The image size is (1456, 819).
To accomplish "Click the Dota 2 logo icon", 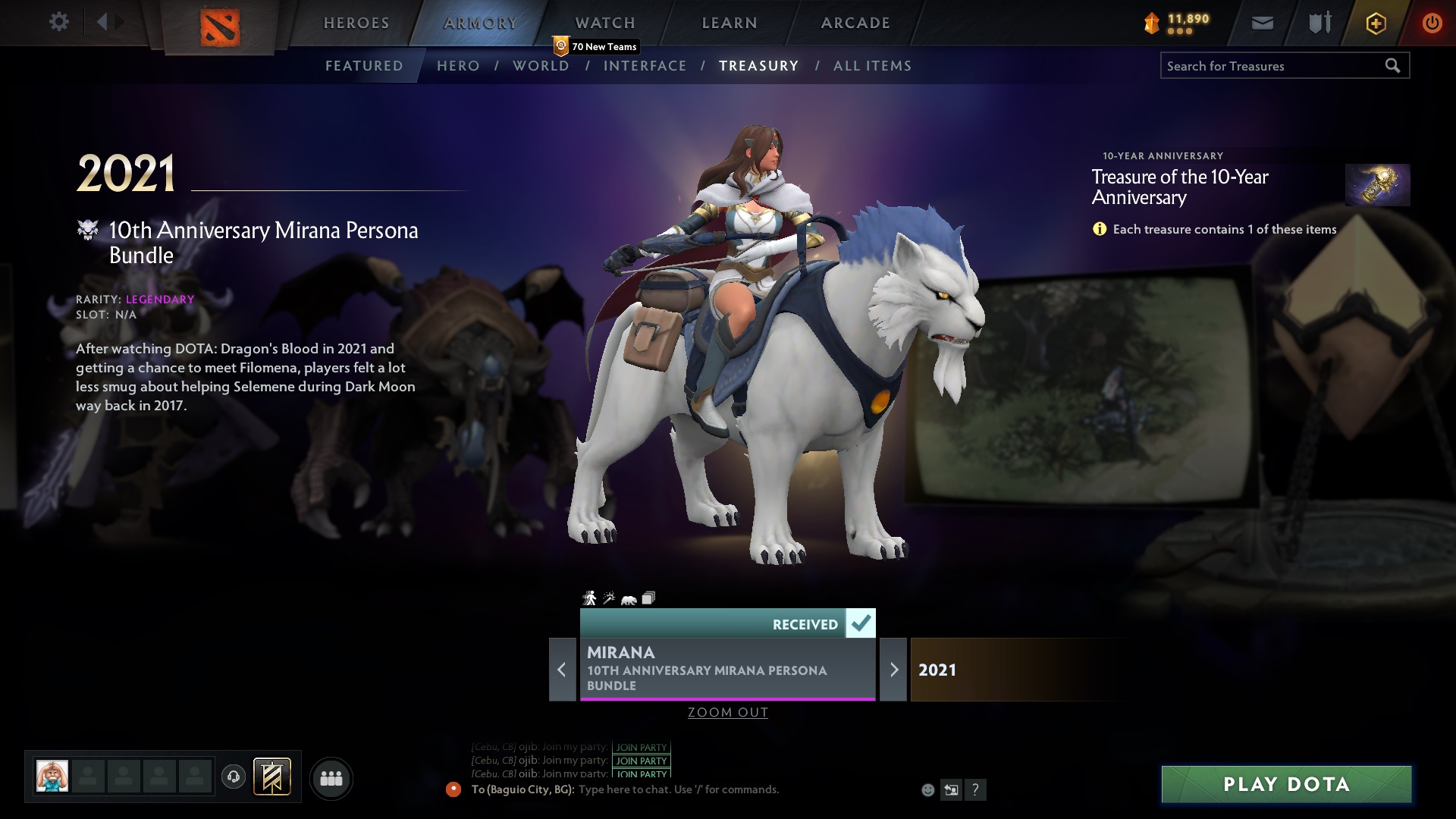I will pos(221,26).
